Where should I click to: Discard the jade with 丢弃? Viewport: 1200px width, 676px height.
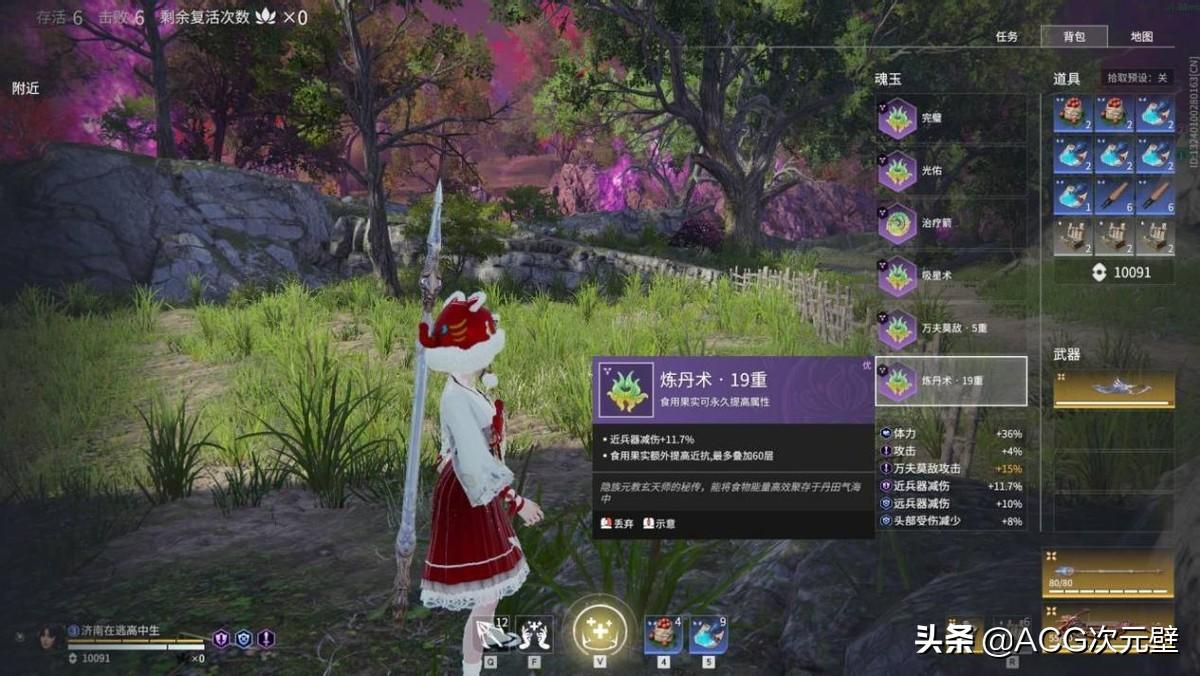(x=617, y=523)
